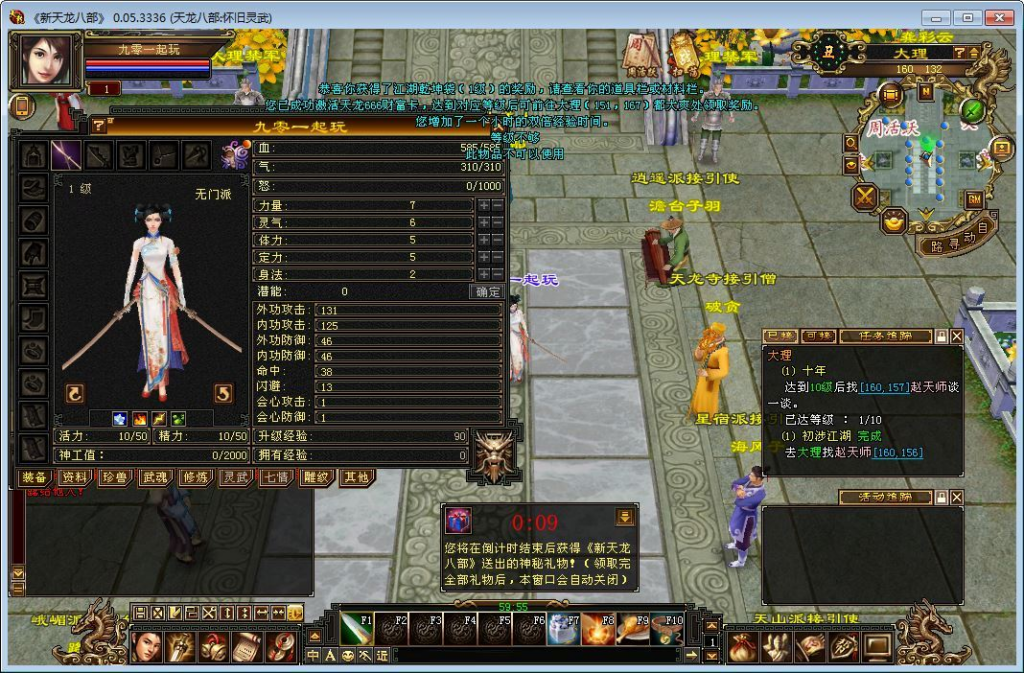Screen dimensions: 1024x673
Task: Click the GM button by the minimap
Action: pyautogui.click(x=973, y=199)
